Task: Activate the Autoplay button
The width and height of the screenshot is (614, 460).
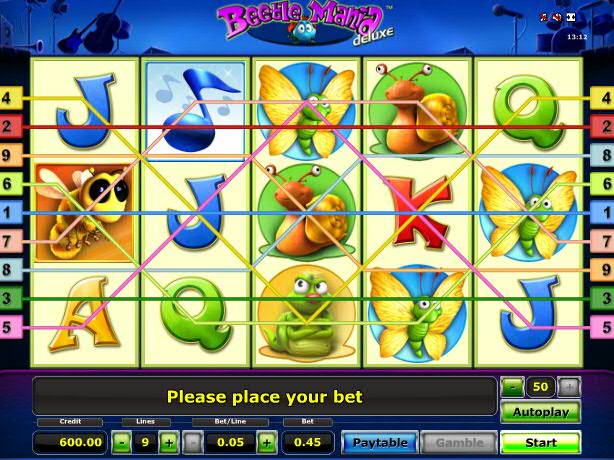Action: click(540, 412)
